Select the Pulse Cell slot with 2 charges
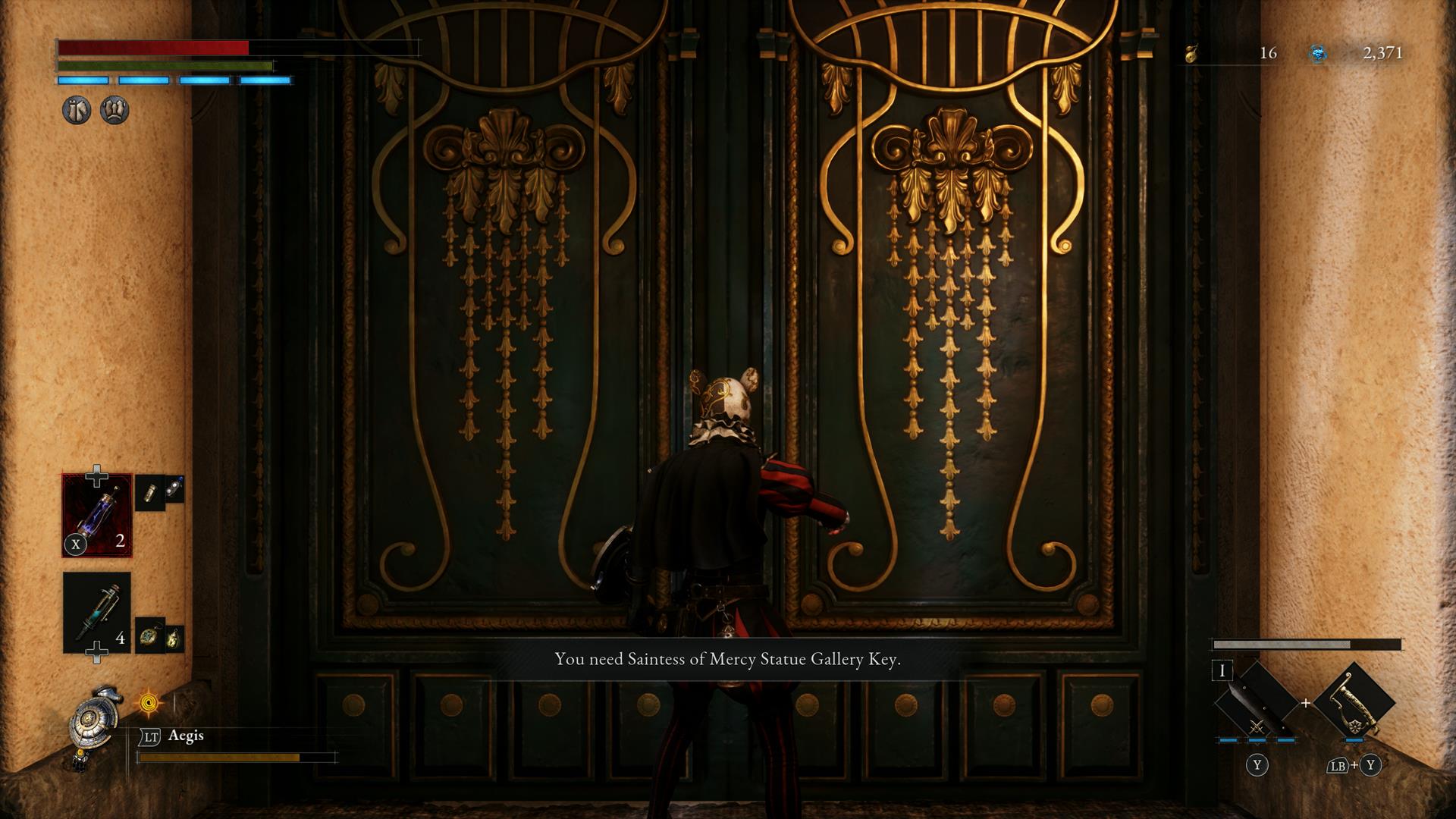This screenshot has width=1456, height=819. pos(96,515)
